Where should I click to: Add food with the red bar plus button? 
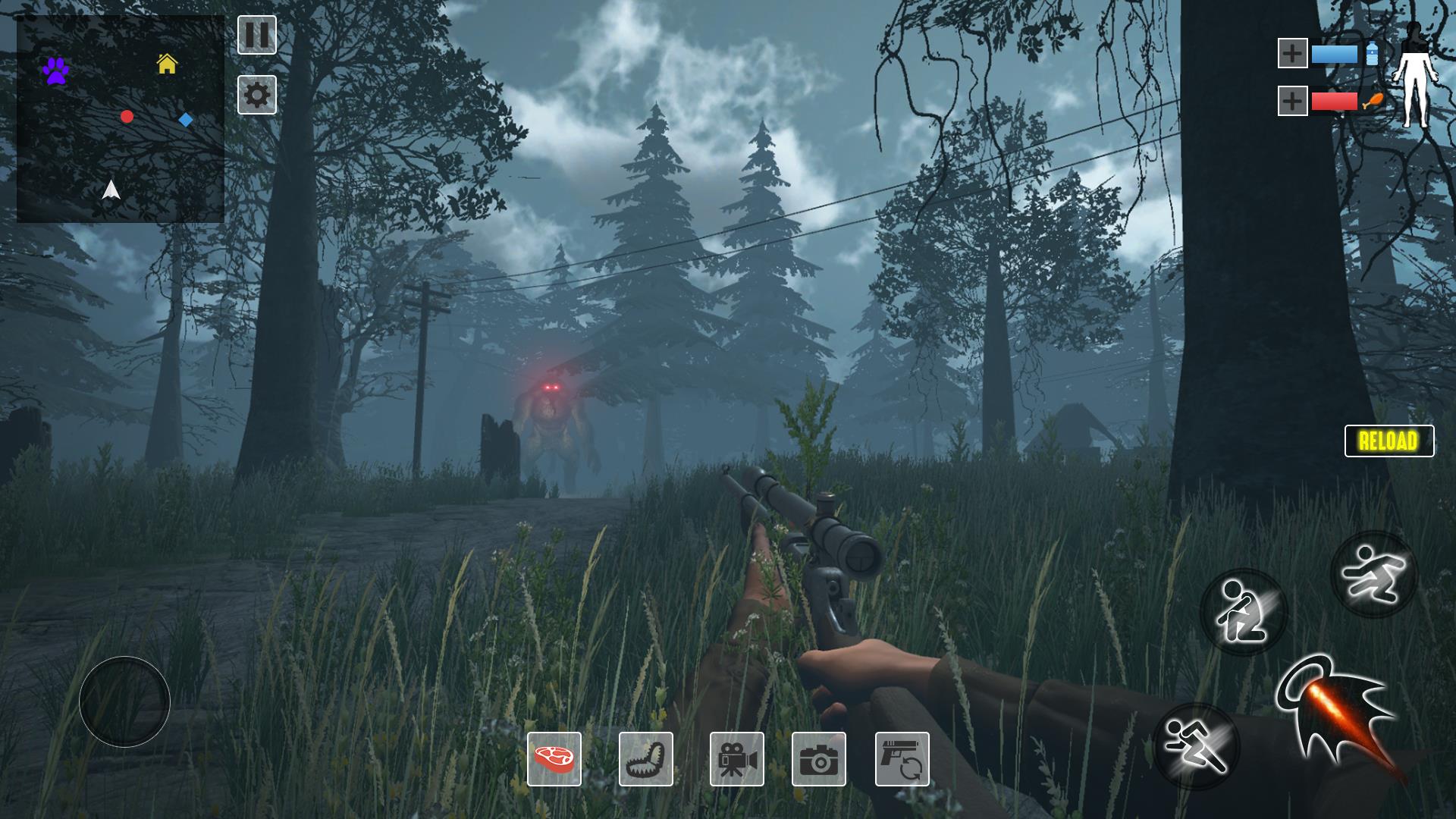click(1292, 100)
